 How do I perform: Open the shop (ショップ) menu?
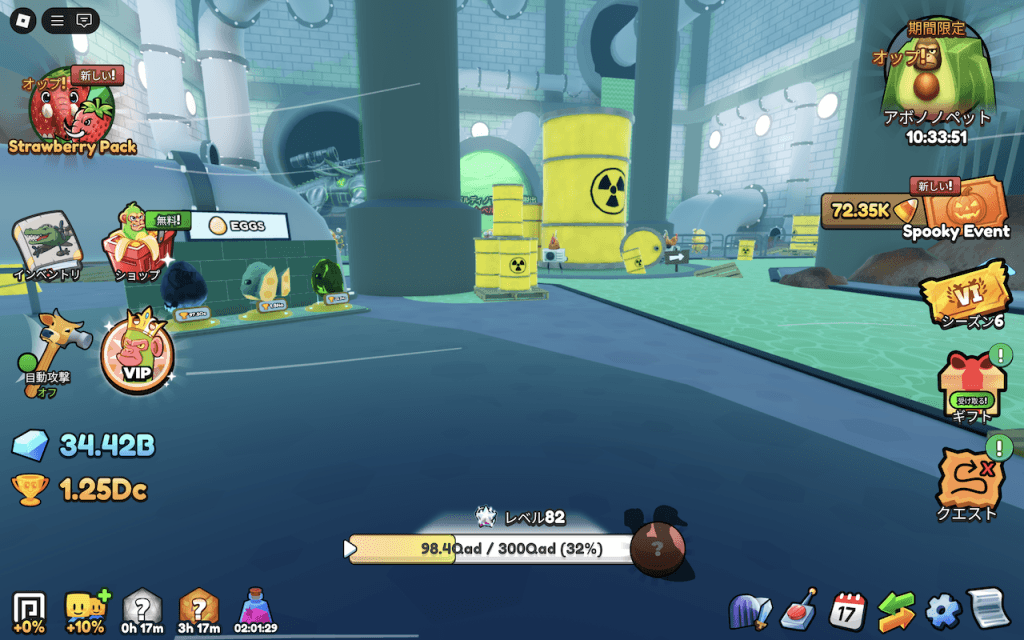tap(139, 241)
